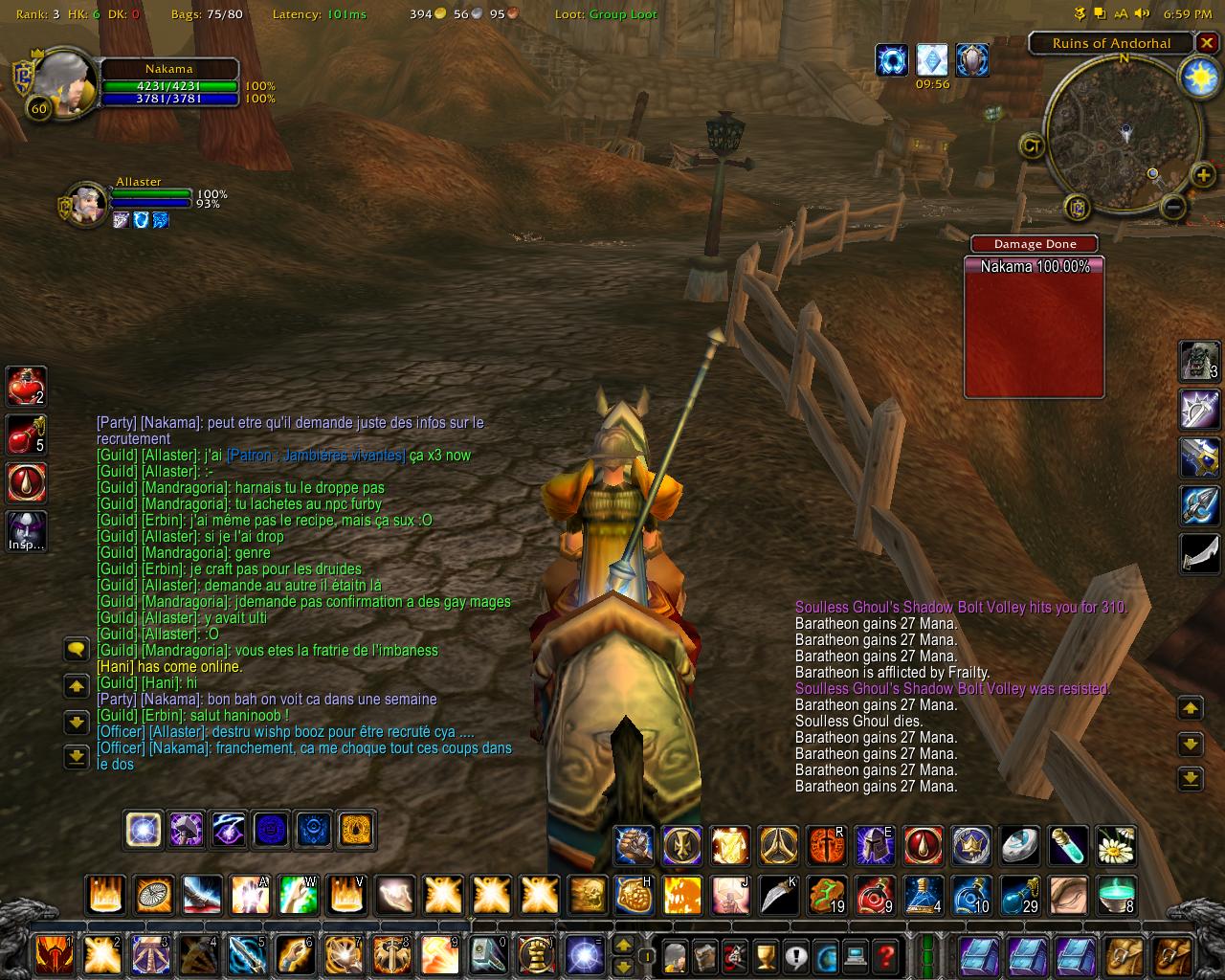The height and width of the screenshot is (980, 1225).
Task: Open the red question mark help button
Action: pos(886,955)
